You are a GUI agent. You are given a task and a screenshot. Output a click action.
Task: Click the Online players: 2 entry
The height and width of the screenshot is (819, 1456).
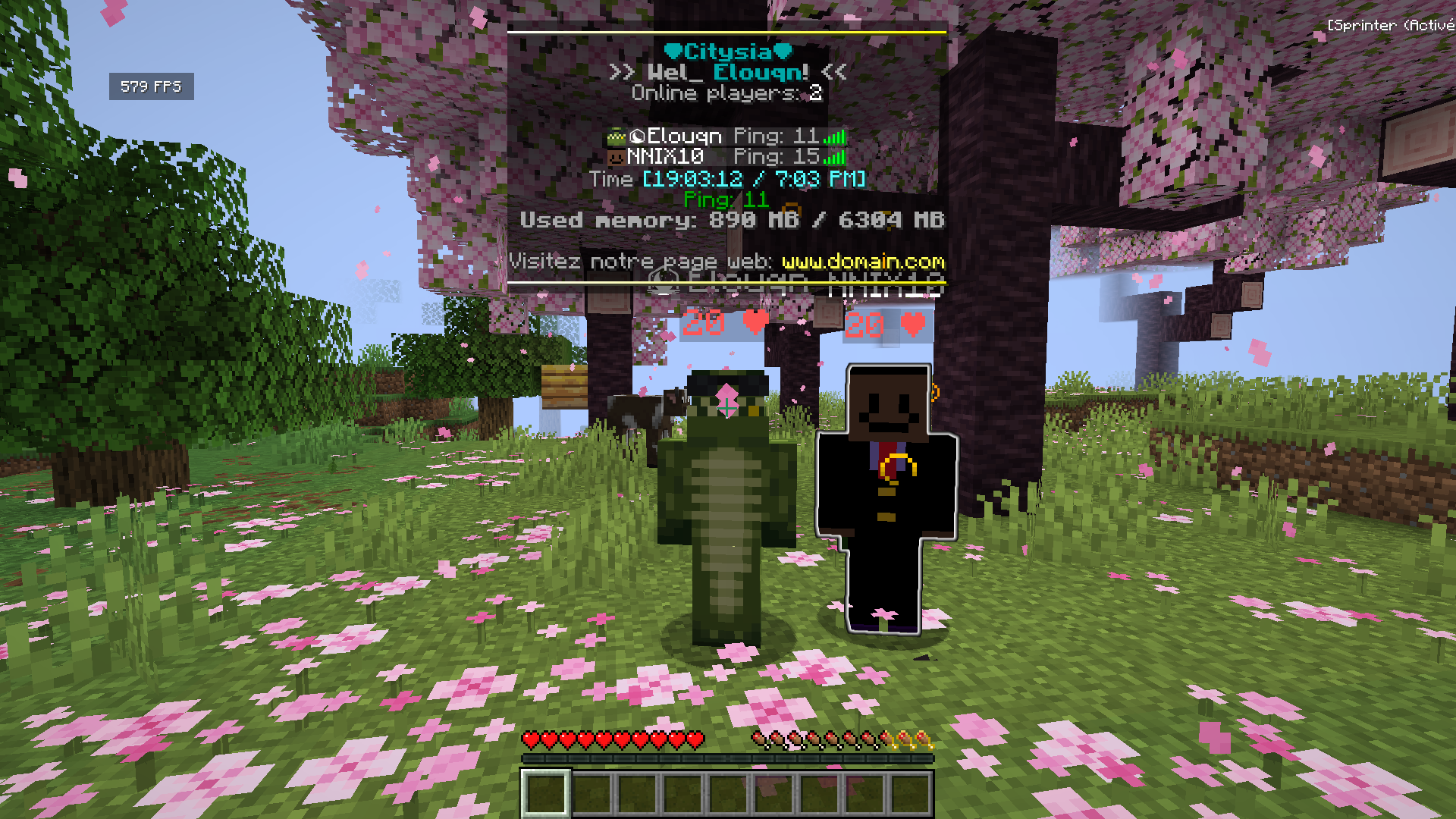coord(728,93)
